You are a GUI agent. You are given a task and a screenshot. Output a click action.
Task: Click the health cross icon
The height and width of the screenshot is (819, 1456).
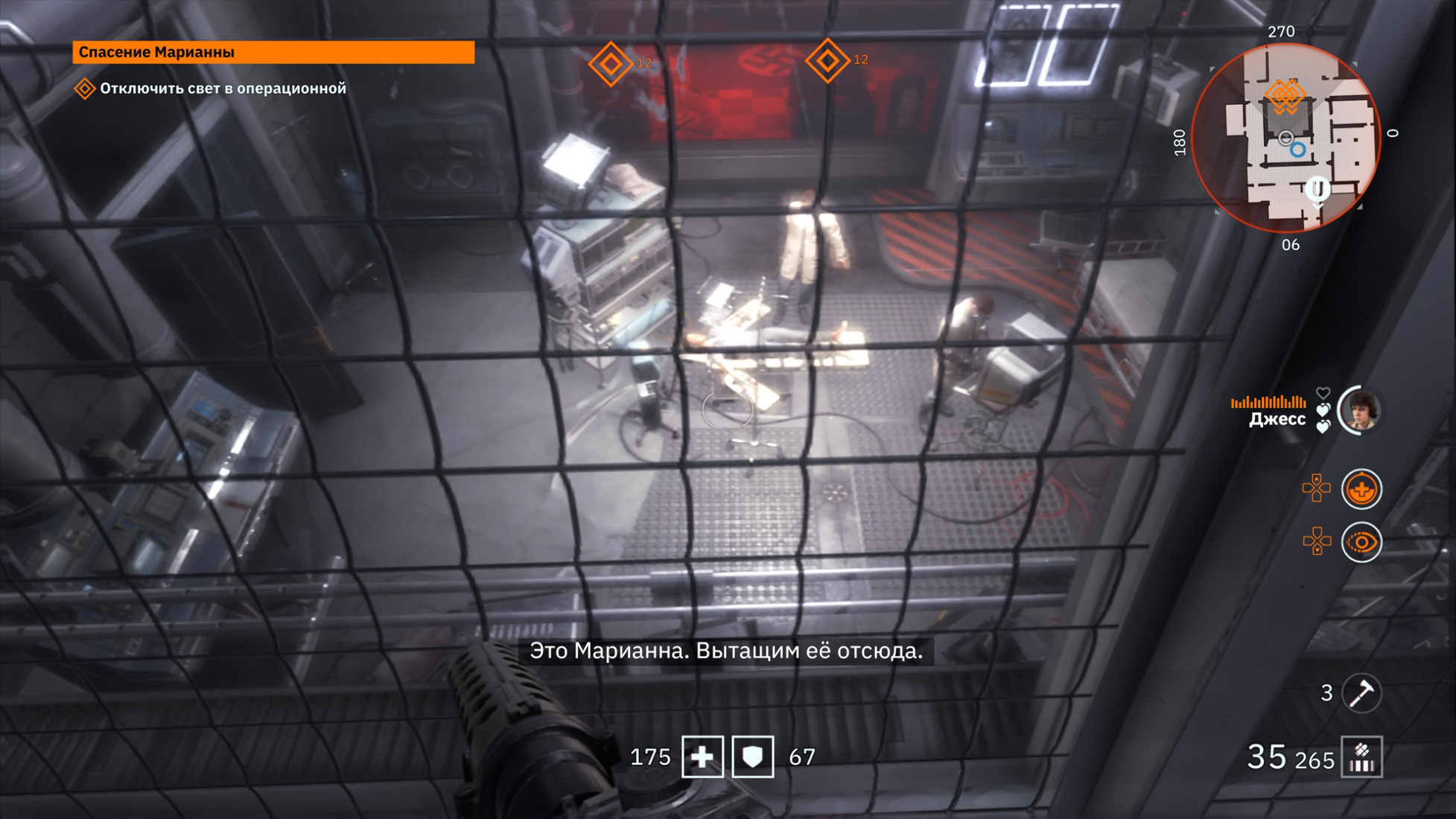[x=702, y=757]
